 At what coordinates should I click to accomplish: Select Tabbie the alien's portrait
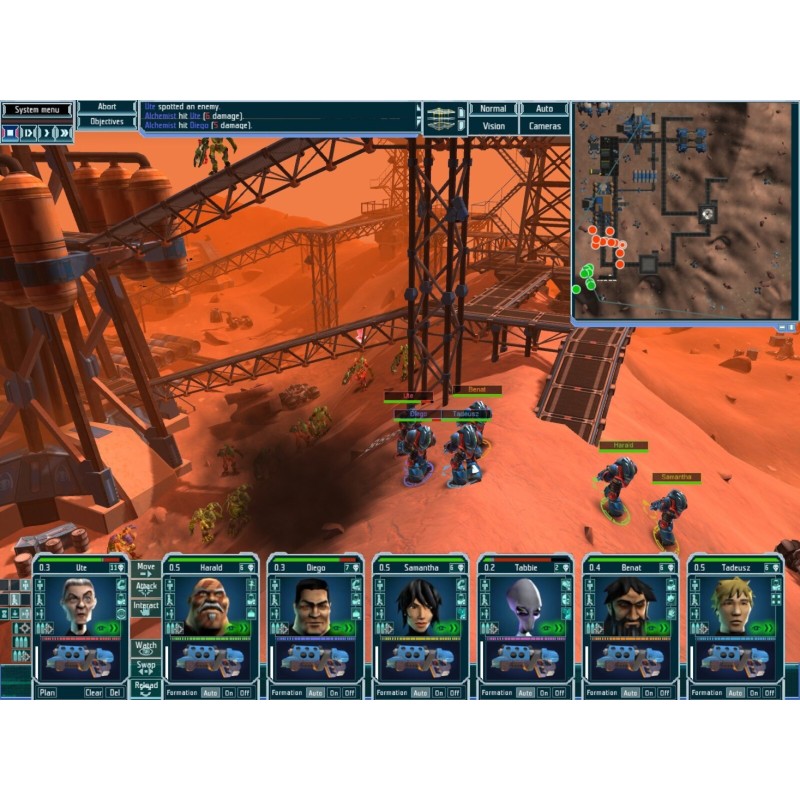click(526, 607)
